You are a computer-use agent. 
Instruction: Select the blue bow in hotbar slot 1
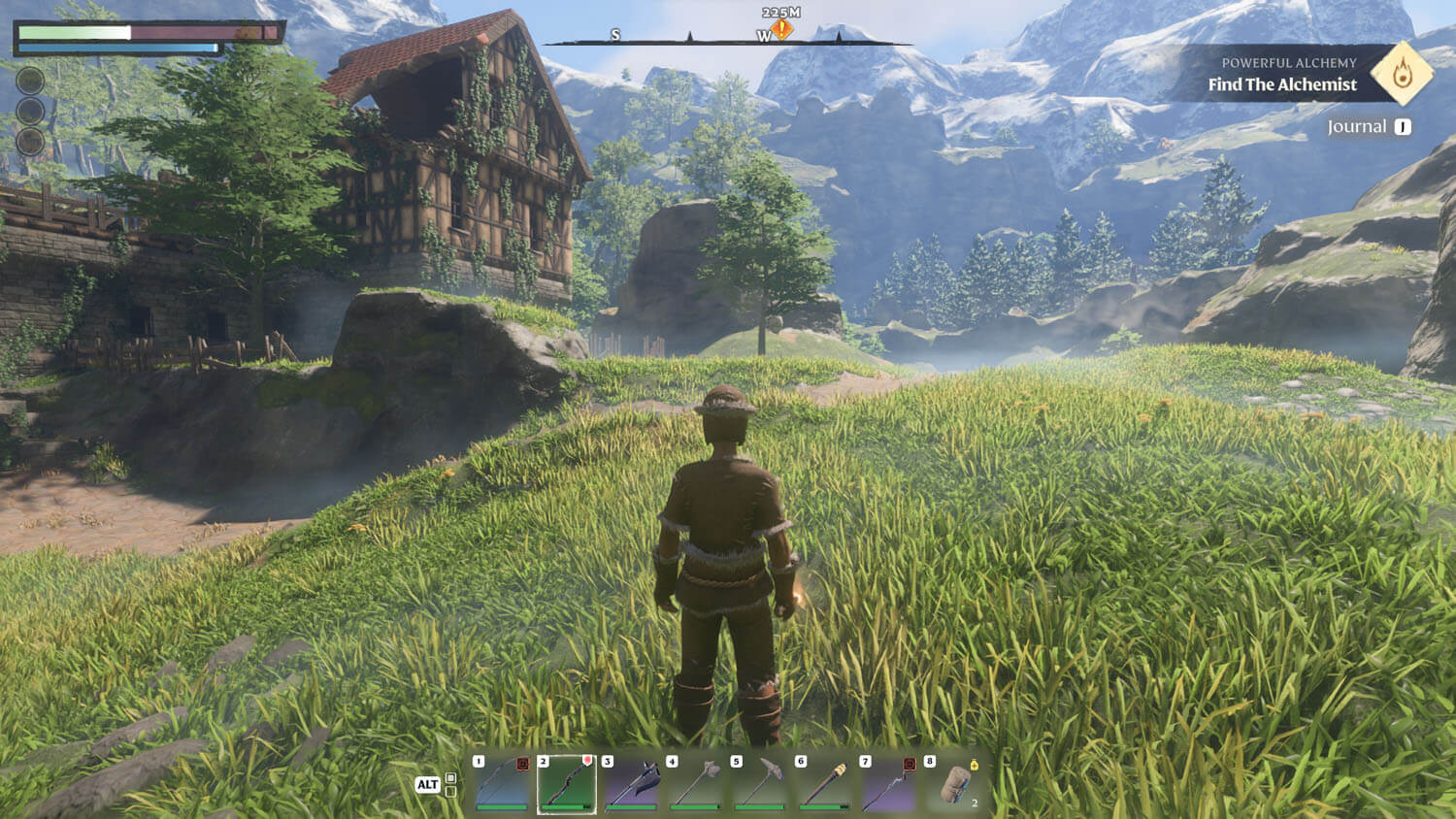[503, 783]
